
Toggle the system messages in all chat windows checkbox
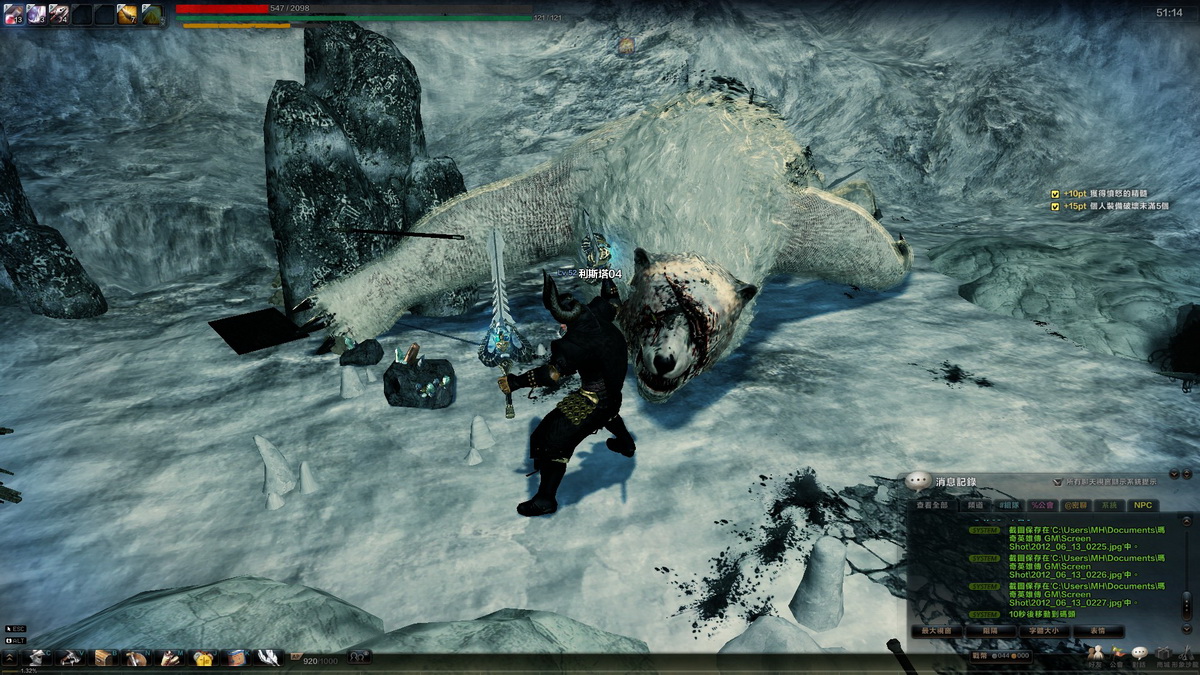[x=1057, y=481]
